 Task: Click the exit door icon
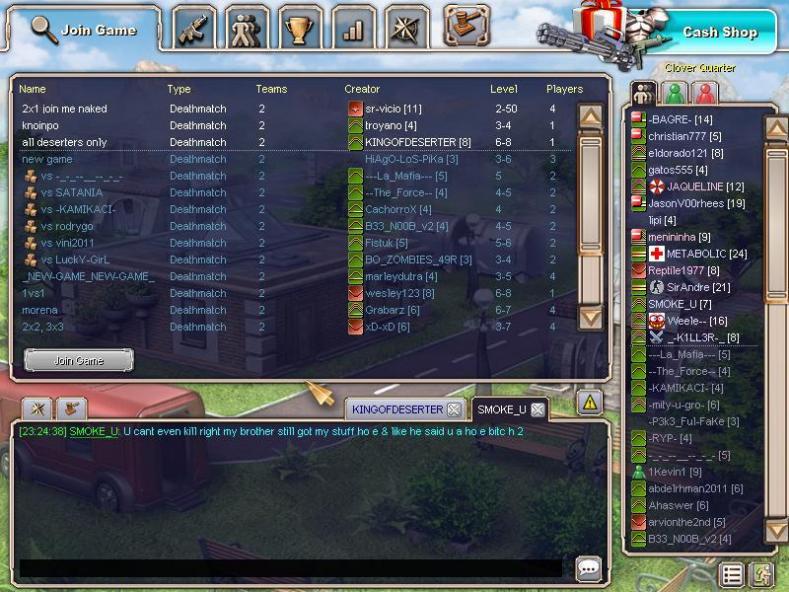click(762, 575)
